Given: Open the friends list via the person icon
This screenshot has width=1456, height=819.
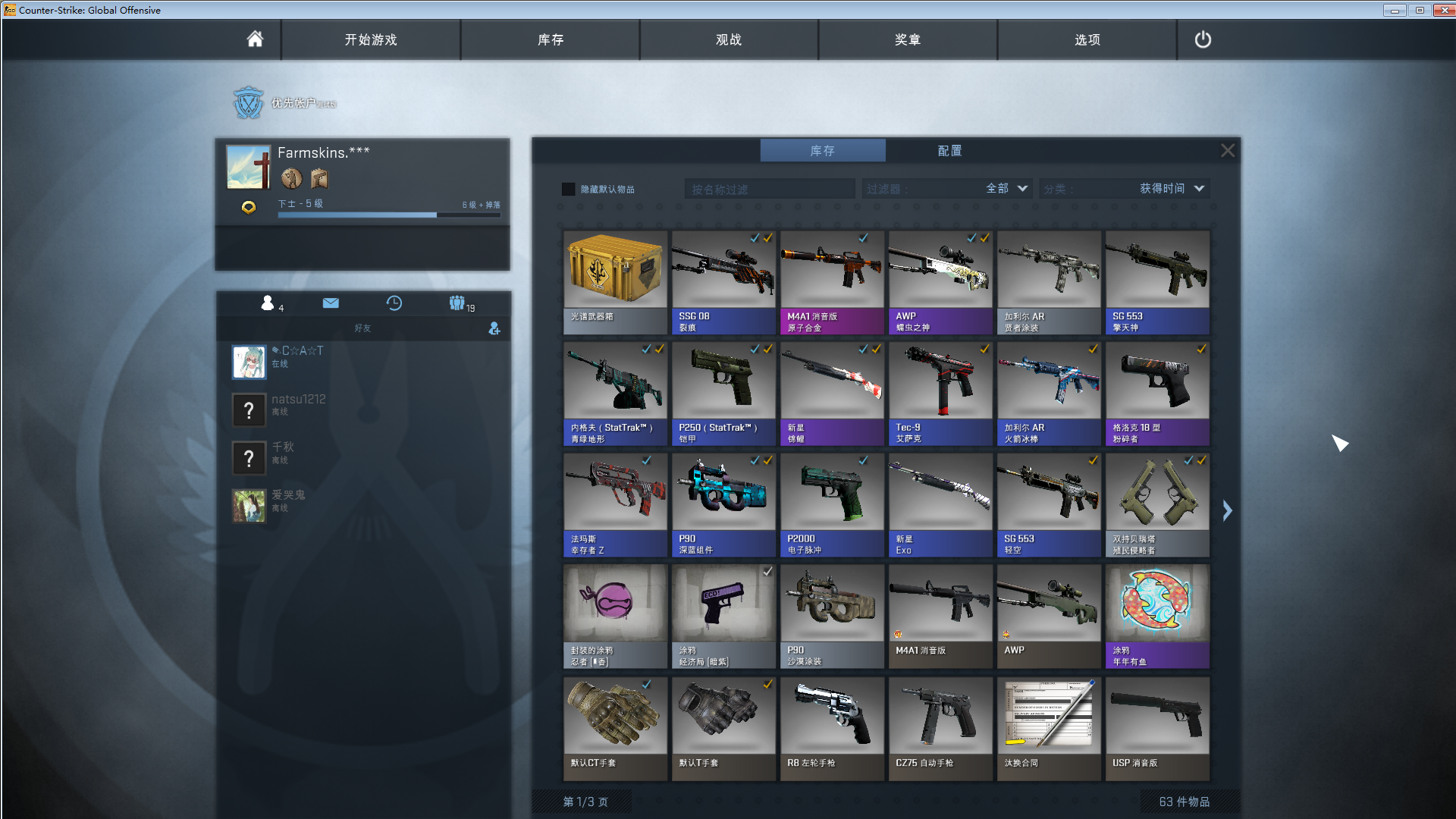Looking at the screenshot, I should 267,303.
